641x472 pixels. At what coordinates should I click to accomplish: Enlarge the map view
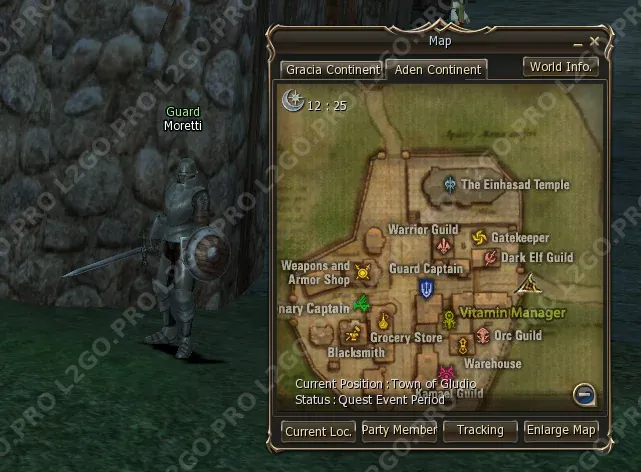coord(562,430)
